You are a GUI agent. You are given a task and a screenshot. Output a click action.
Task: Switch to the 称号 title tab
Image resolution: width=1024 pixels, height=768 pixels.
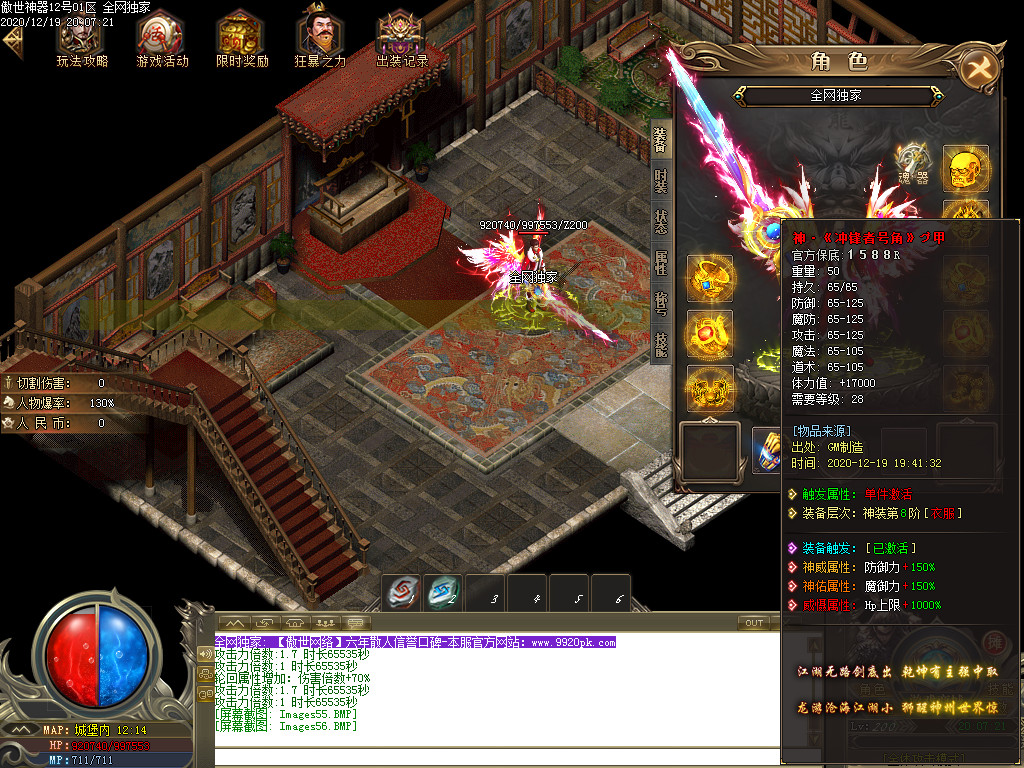pyautogui.click(x=661, y=303)
